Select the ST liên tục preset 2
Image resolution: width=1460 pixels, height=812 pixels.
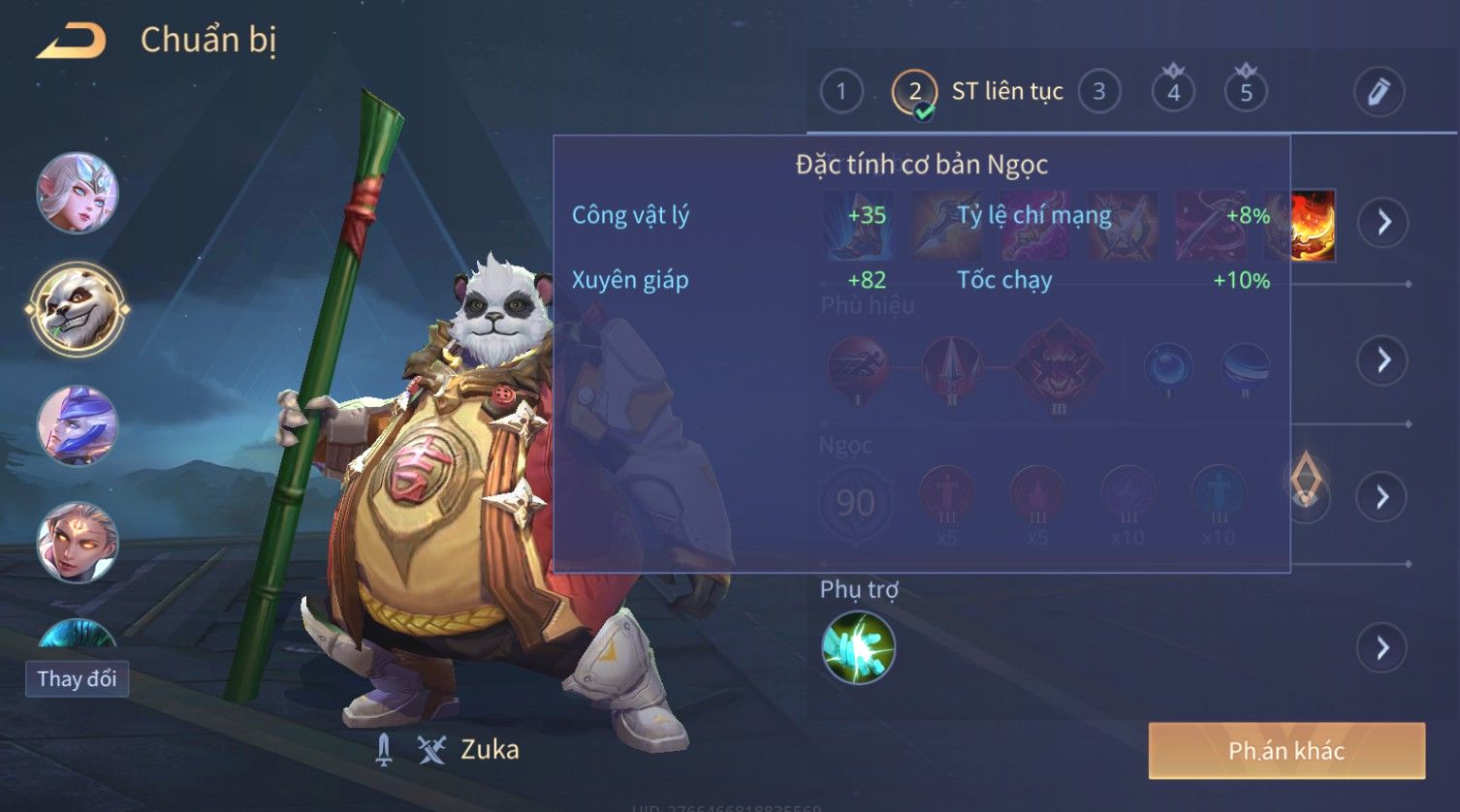pyautogui.click(x=914, y=93)
